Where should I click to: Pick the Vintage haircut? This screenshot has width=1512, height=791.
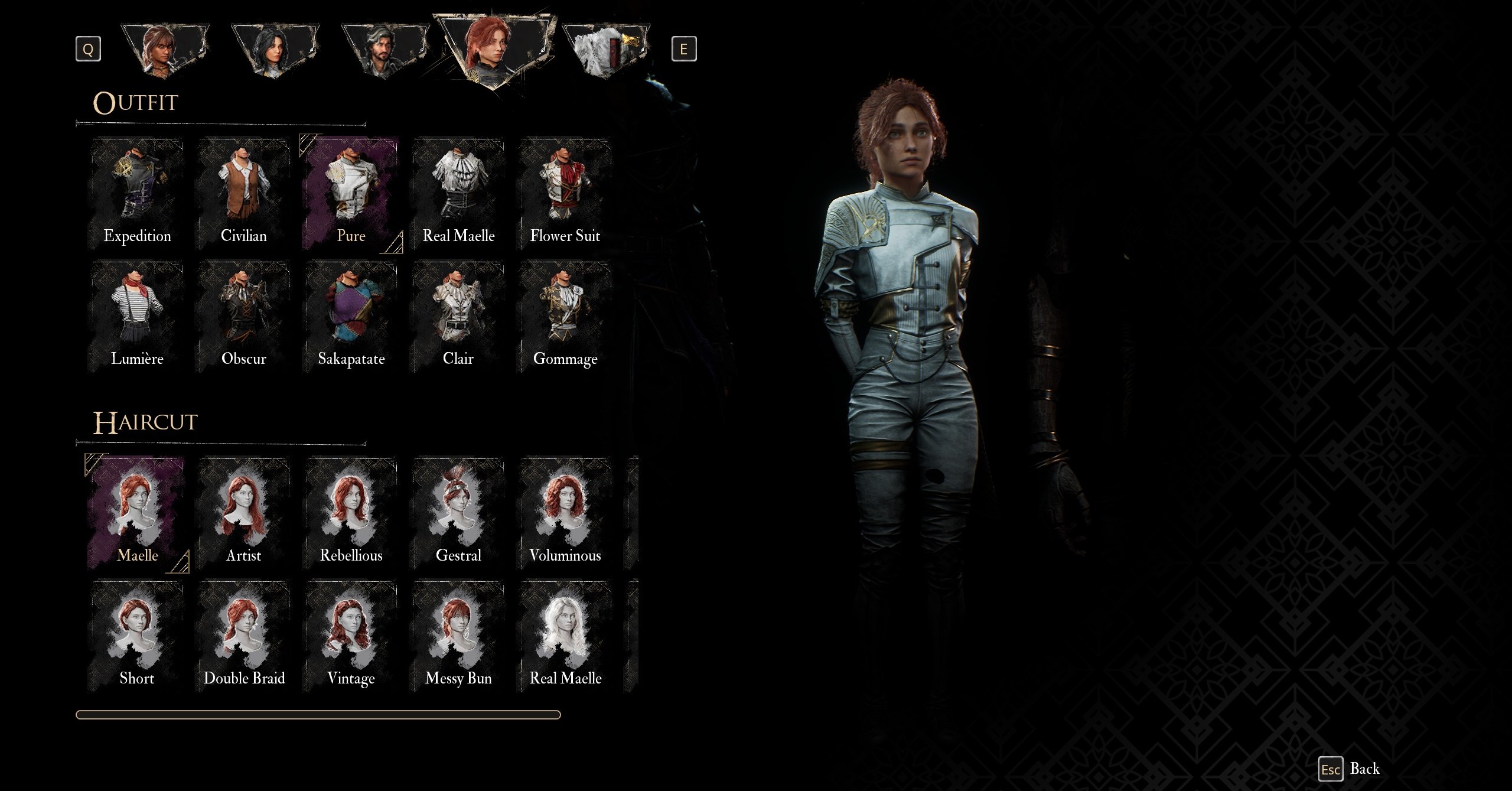[351, 635]
